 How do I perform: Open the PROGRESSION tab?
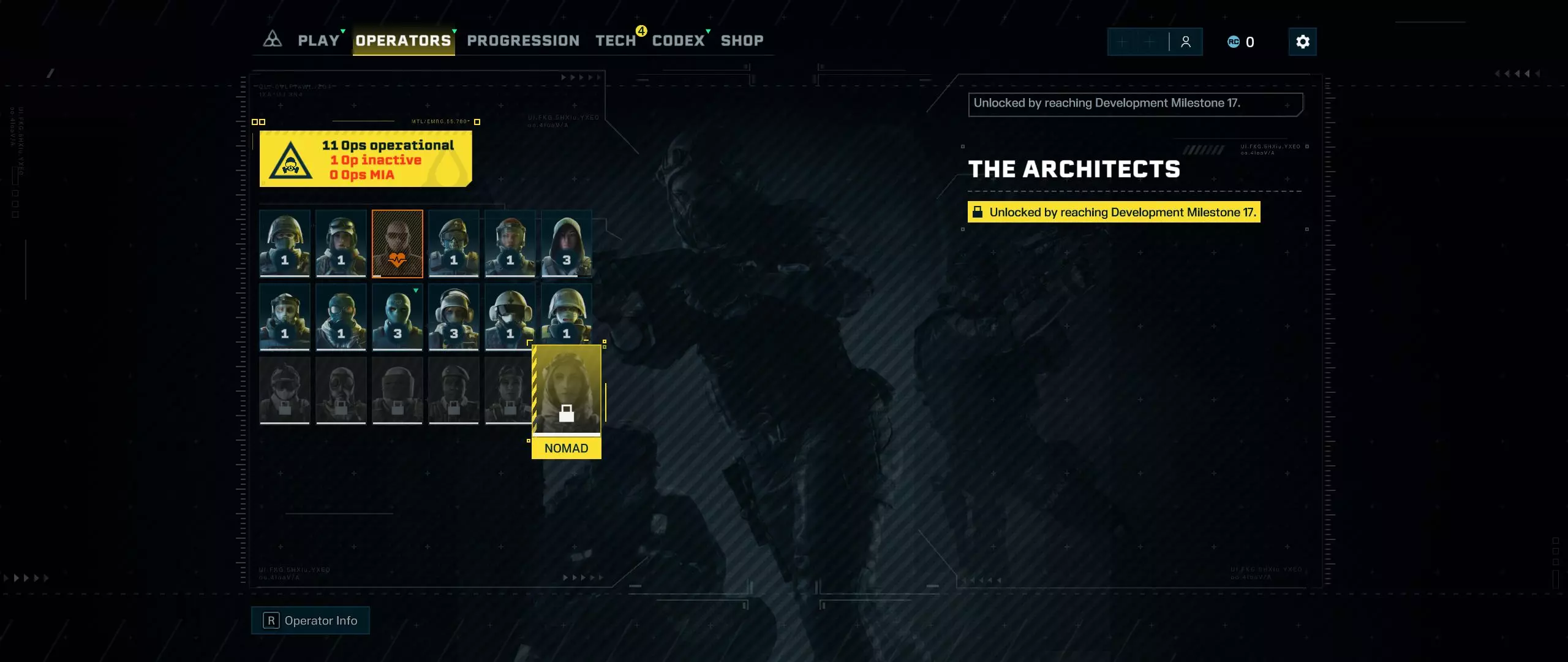(523, 41)
